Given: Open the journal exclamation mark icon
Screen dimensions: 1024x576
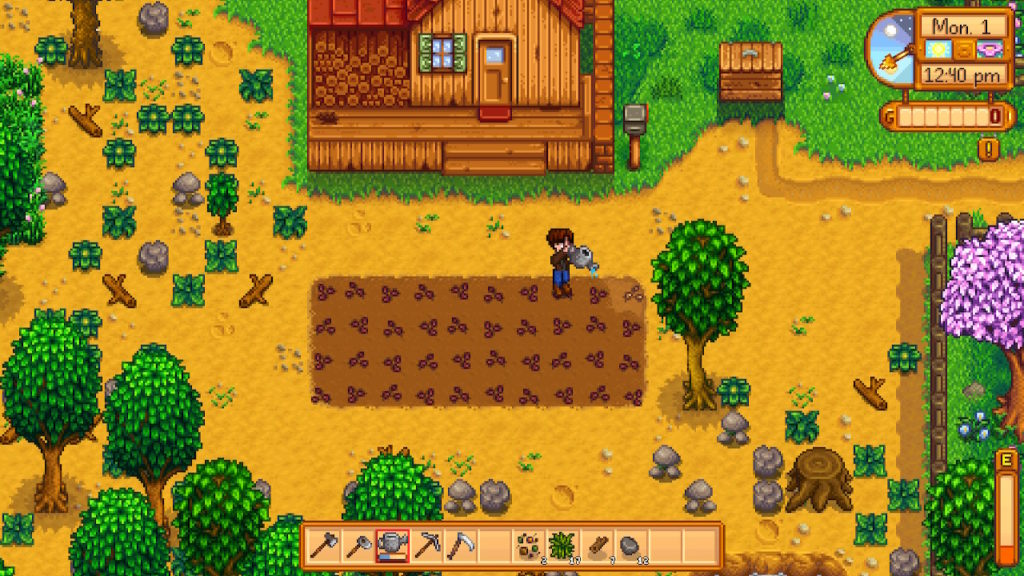Looking at the screenshot, I should pos(989,149).
